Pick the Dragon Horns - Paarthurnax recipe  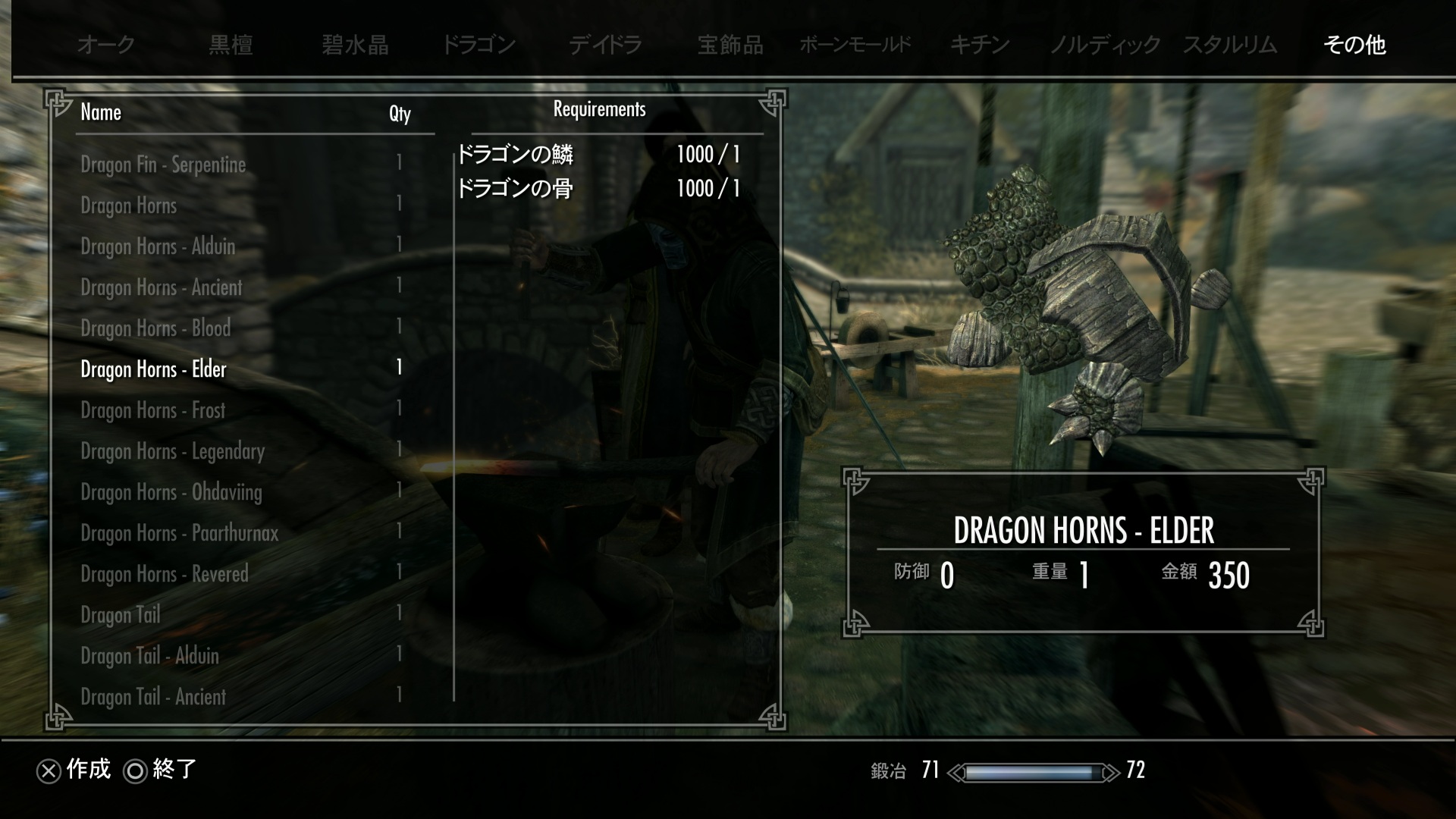[179, 533]
